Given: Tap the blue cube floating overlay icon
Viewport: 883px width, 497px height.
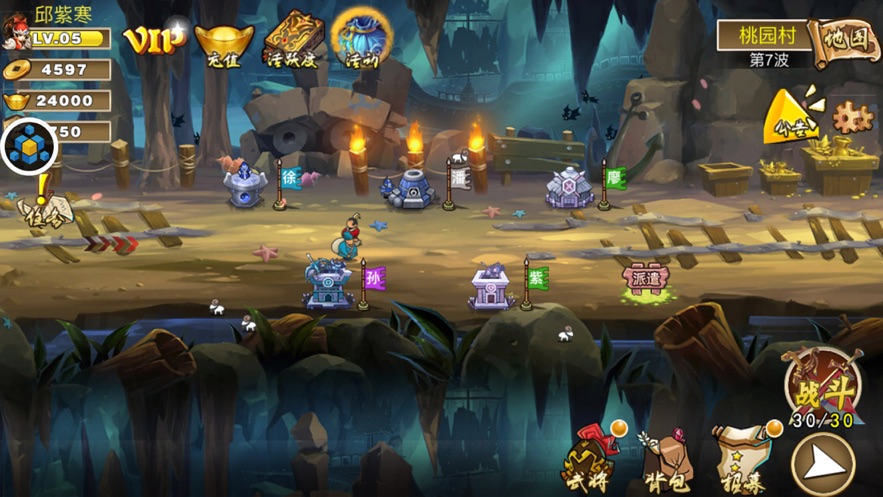Looking at the screenshot, I should [x=29, y=147].
